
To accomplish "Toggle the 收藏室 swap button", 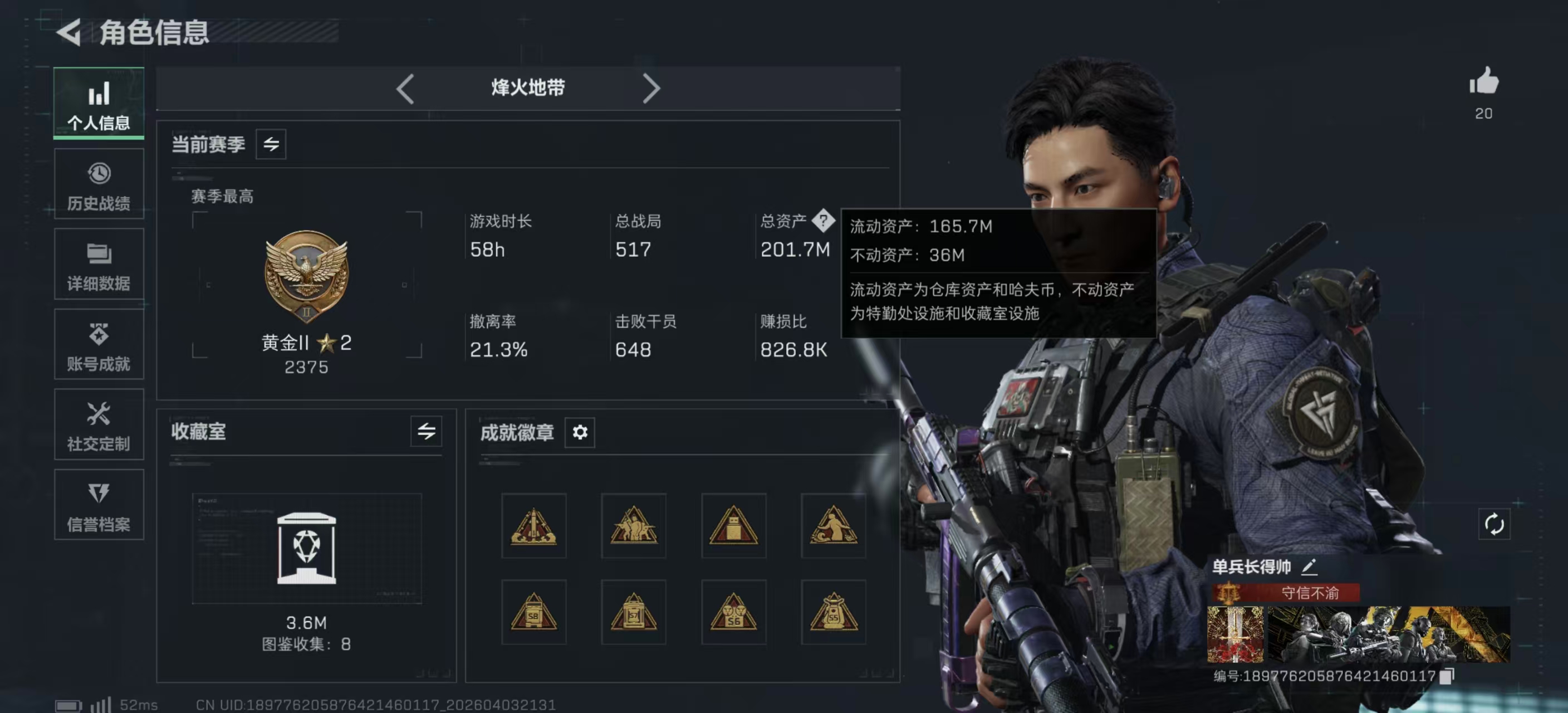I will pyautogui.click(x=426, y=432).
